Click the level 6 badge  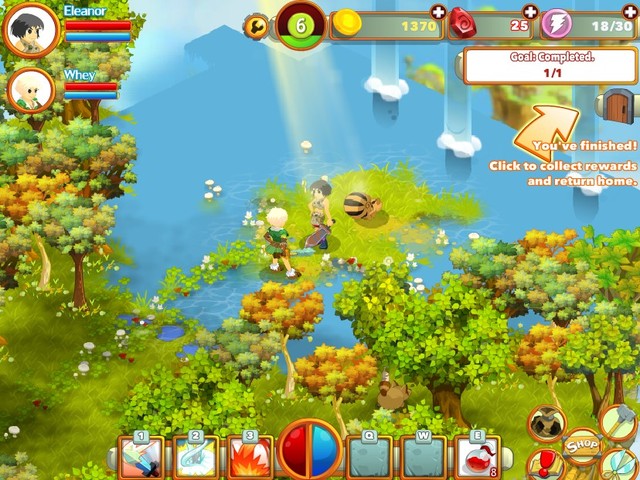click(300, 25)
